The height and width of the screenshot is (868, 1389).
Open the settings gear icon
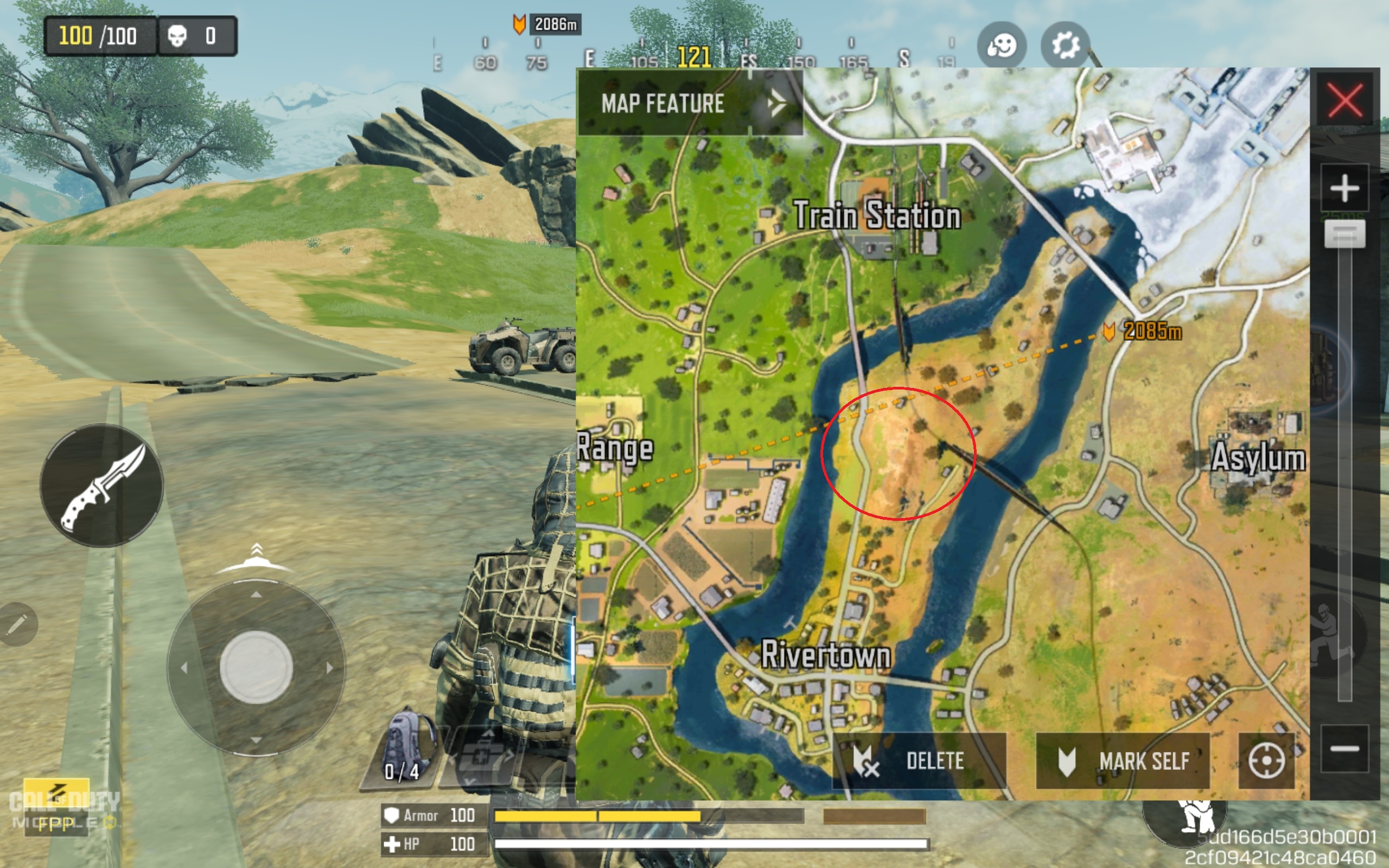tap(1065, 45)
